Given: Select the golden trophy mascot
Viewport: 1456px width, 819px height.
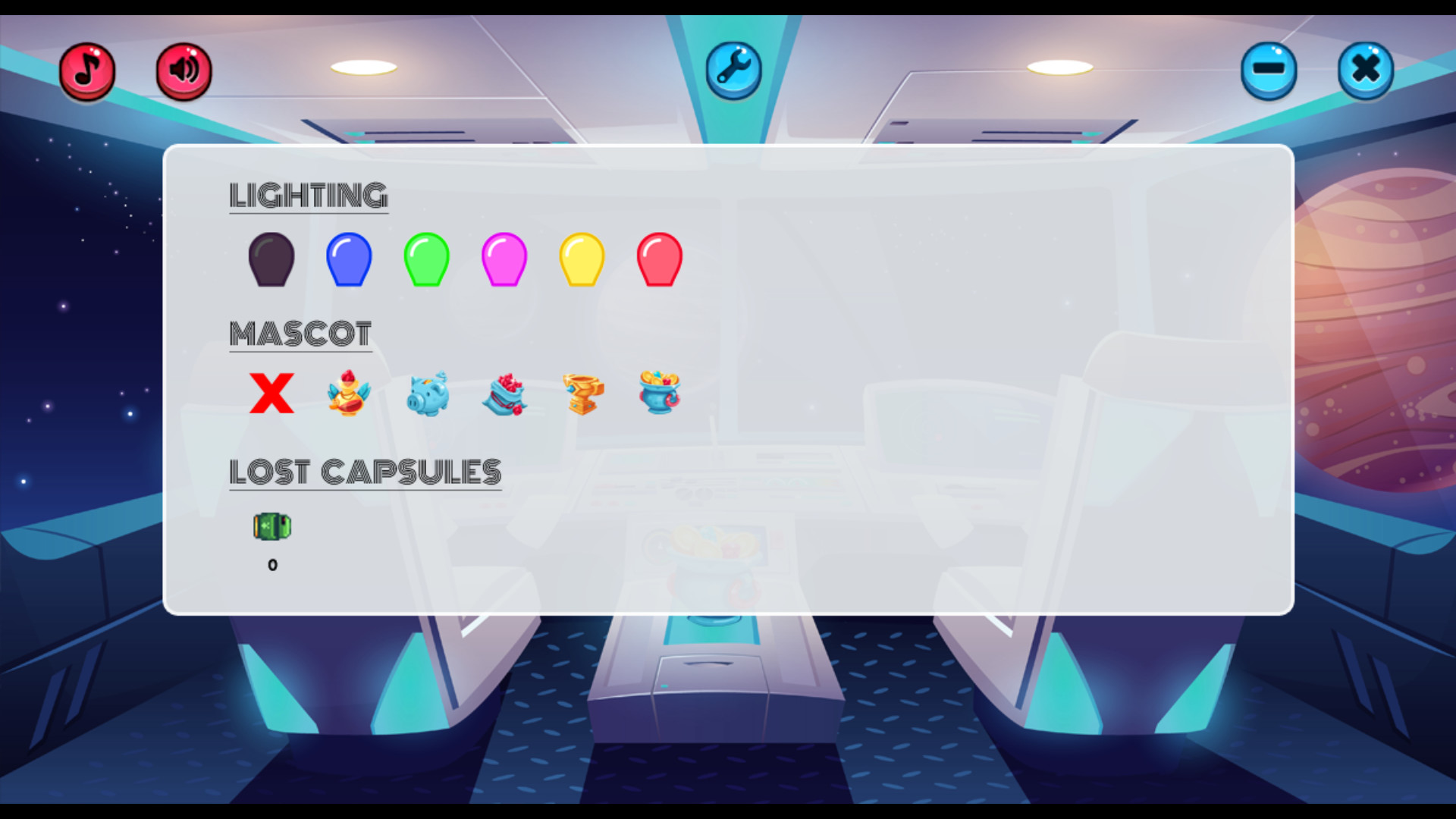Looking at the screenshot, I should click(x=582, y=393).
